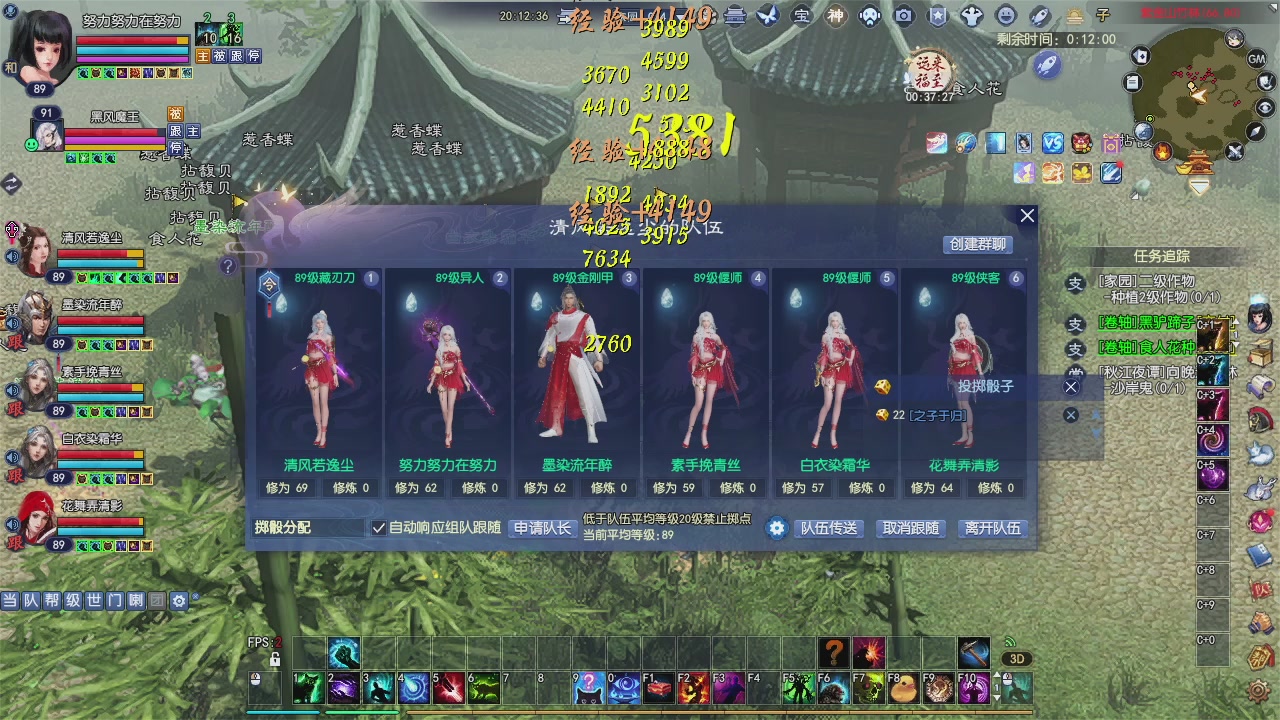Image resolution: width=1280 pixels, height=720 pixels.
Task: Open the 神 deity panel icon
Action: pyautogui.click(x=834, y=14)
